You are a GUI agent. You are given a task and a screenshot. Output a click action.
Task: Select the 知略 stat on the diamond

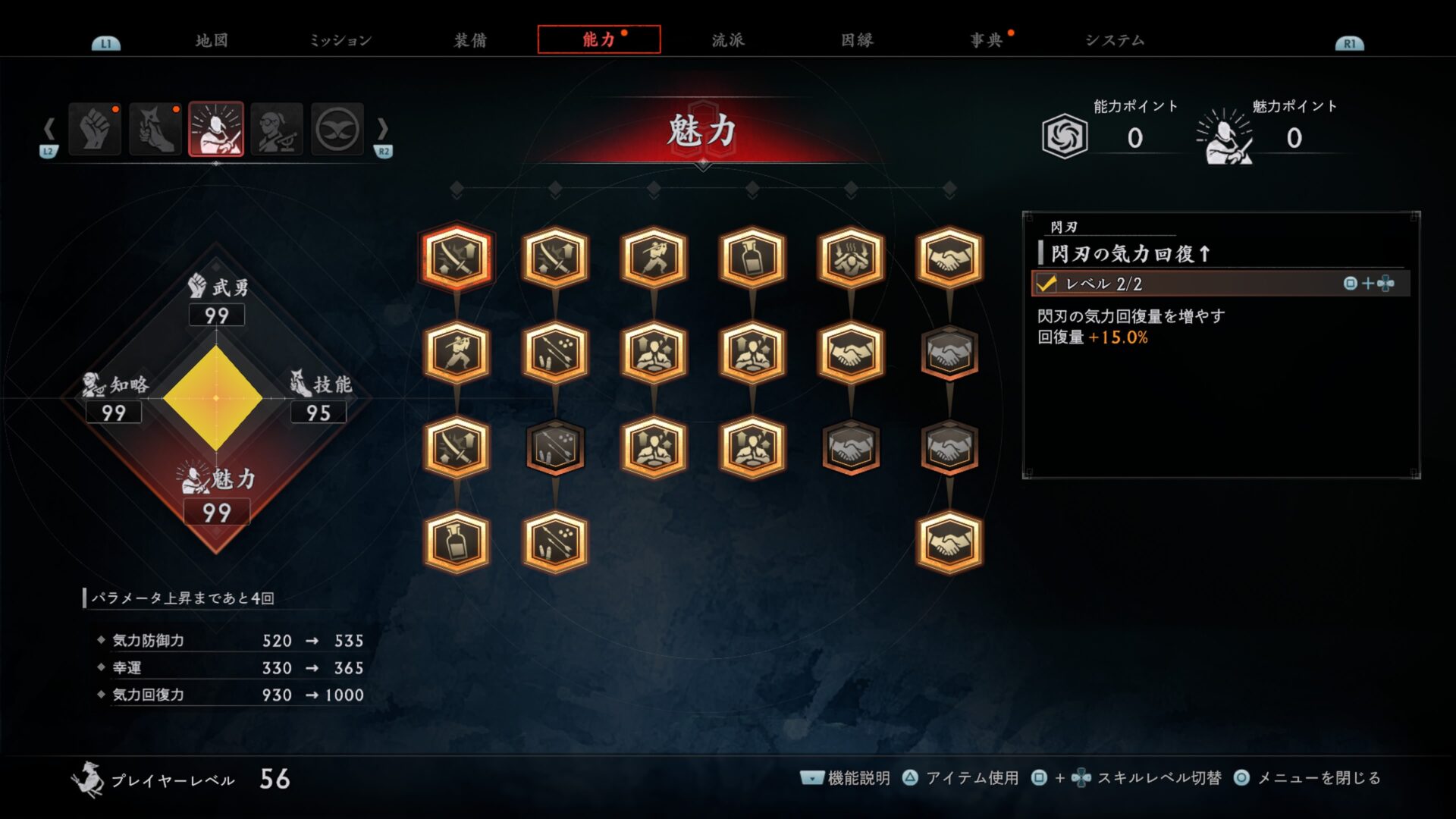[115, 398]
